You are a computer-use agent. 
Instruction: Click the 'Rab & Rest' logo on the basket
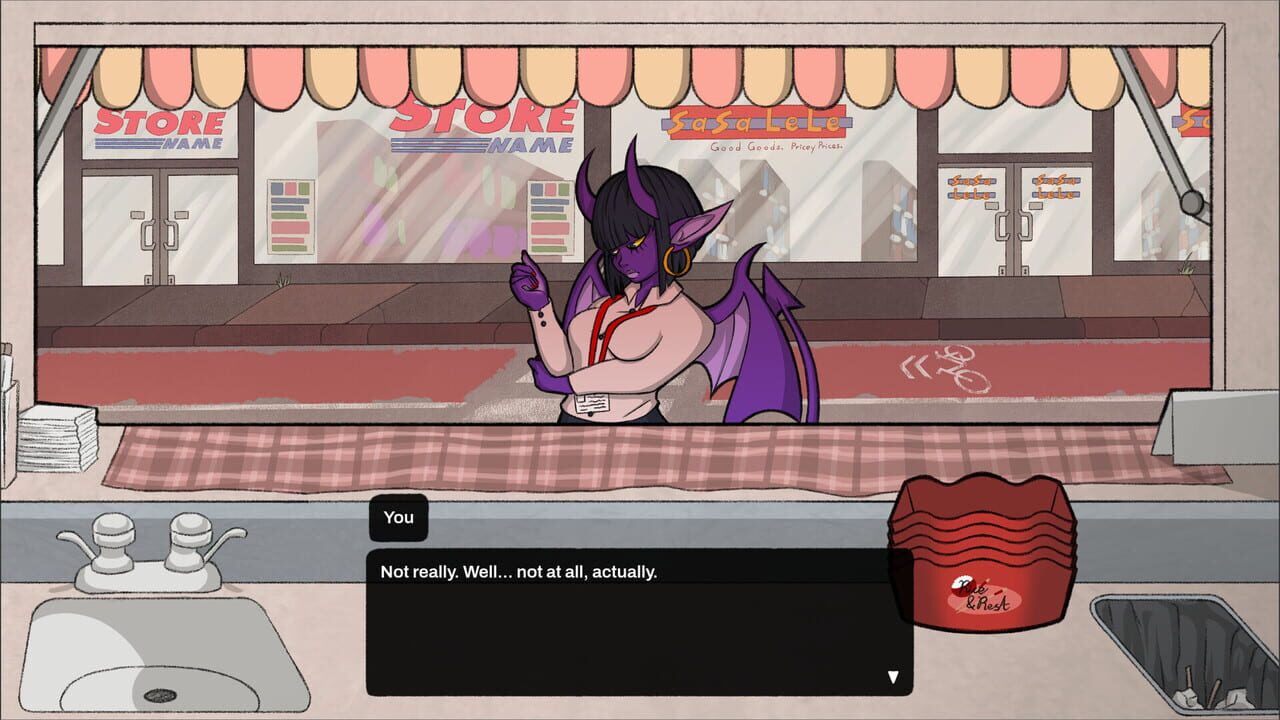pyautogui.click(x=984, y=594)
